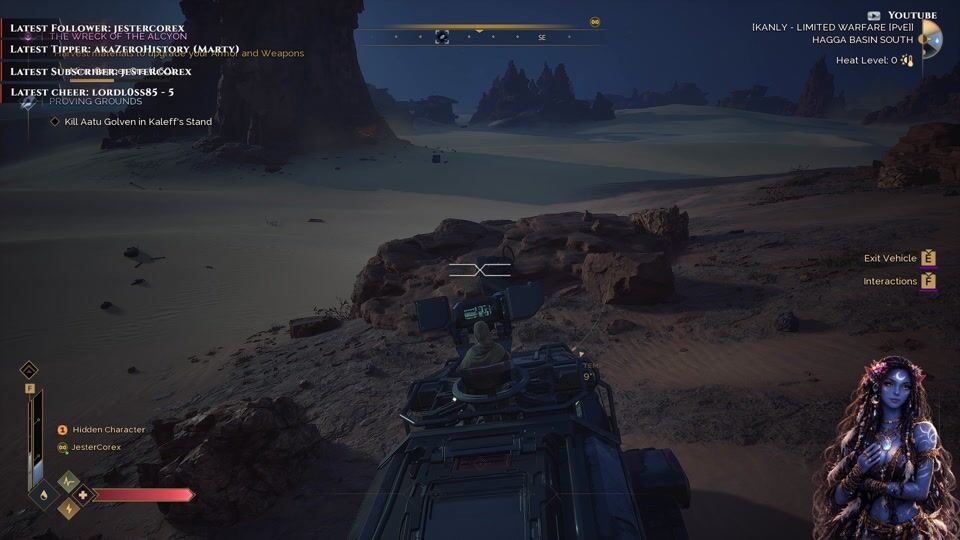Click the compass bar marker icon

tap(442, 37)
